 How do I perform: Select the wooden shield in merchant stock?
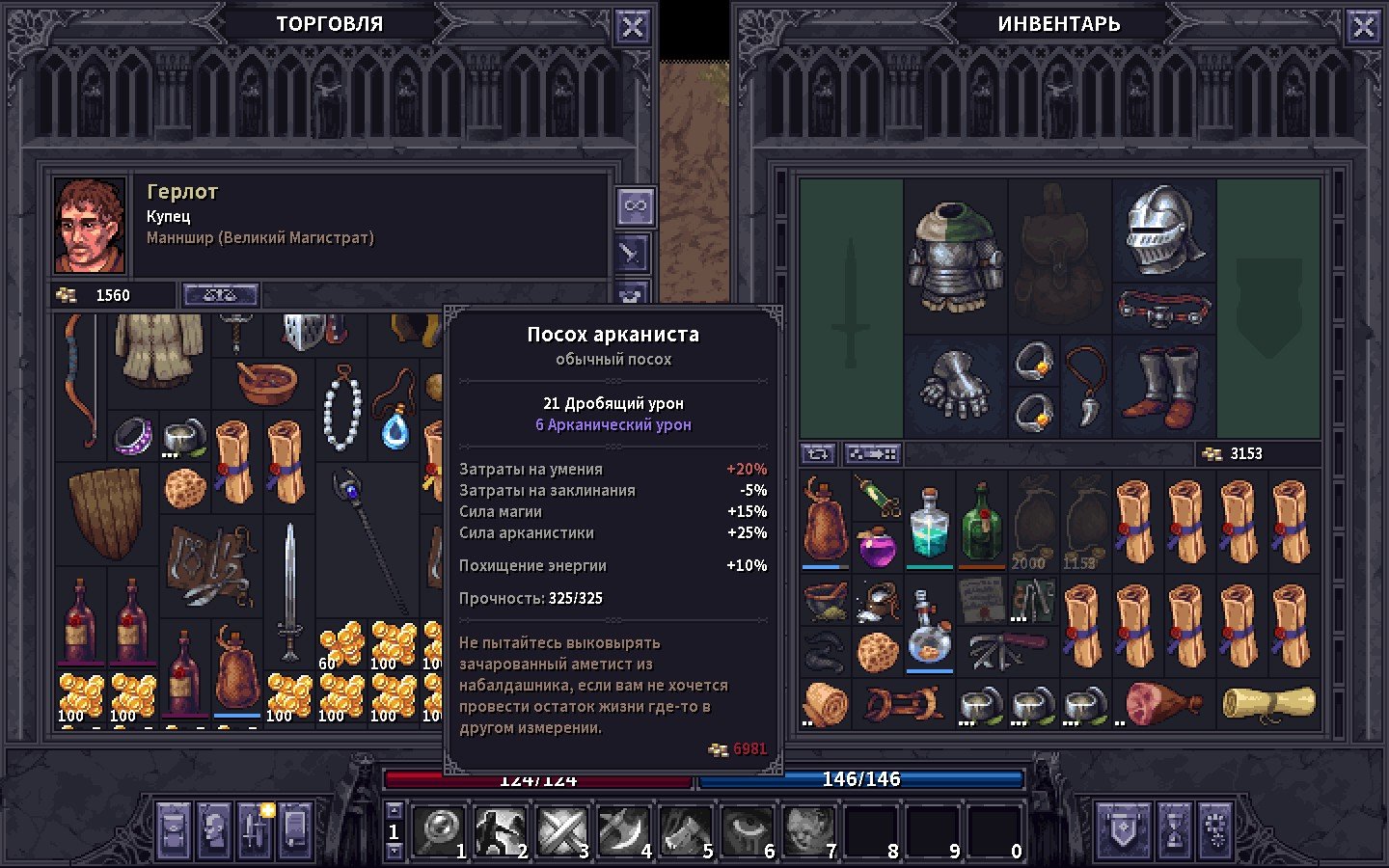pyautogui.click(x=105, y=511)
